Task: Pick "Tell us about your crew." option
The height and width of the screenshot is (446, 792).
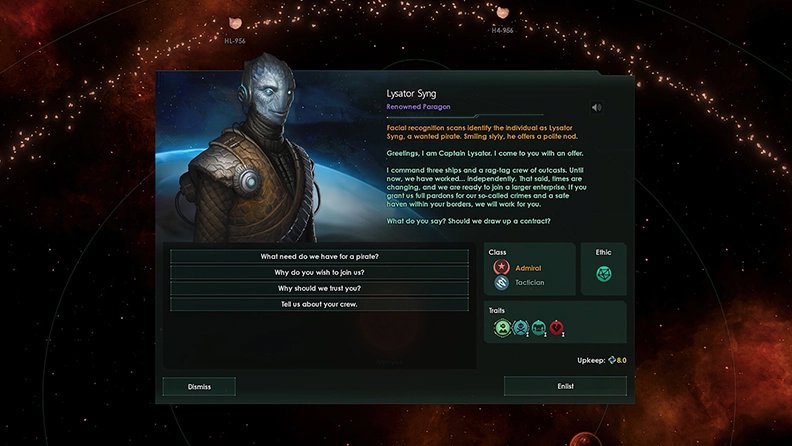Action: click(319, 304)
